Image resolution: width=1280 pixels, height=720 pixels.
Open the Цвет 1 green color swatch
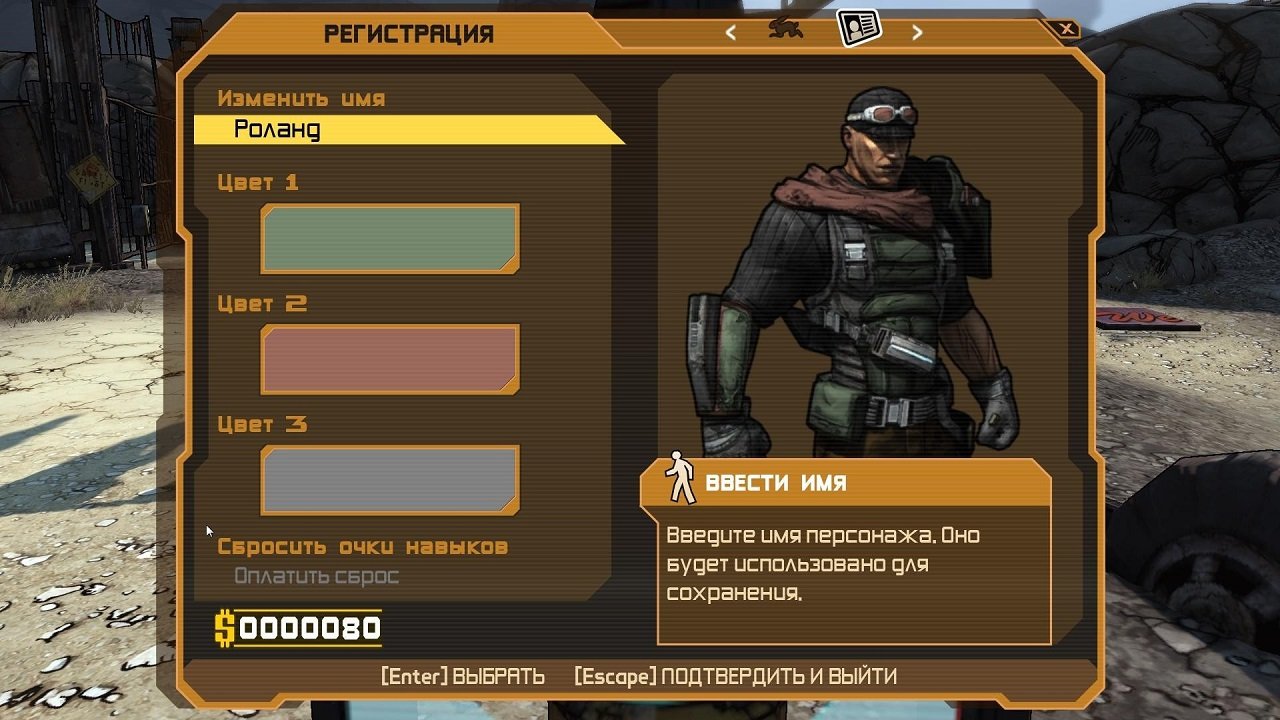388,238
